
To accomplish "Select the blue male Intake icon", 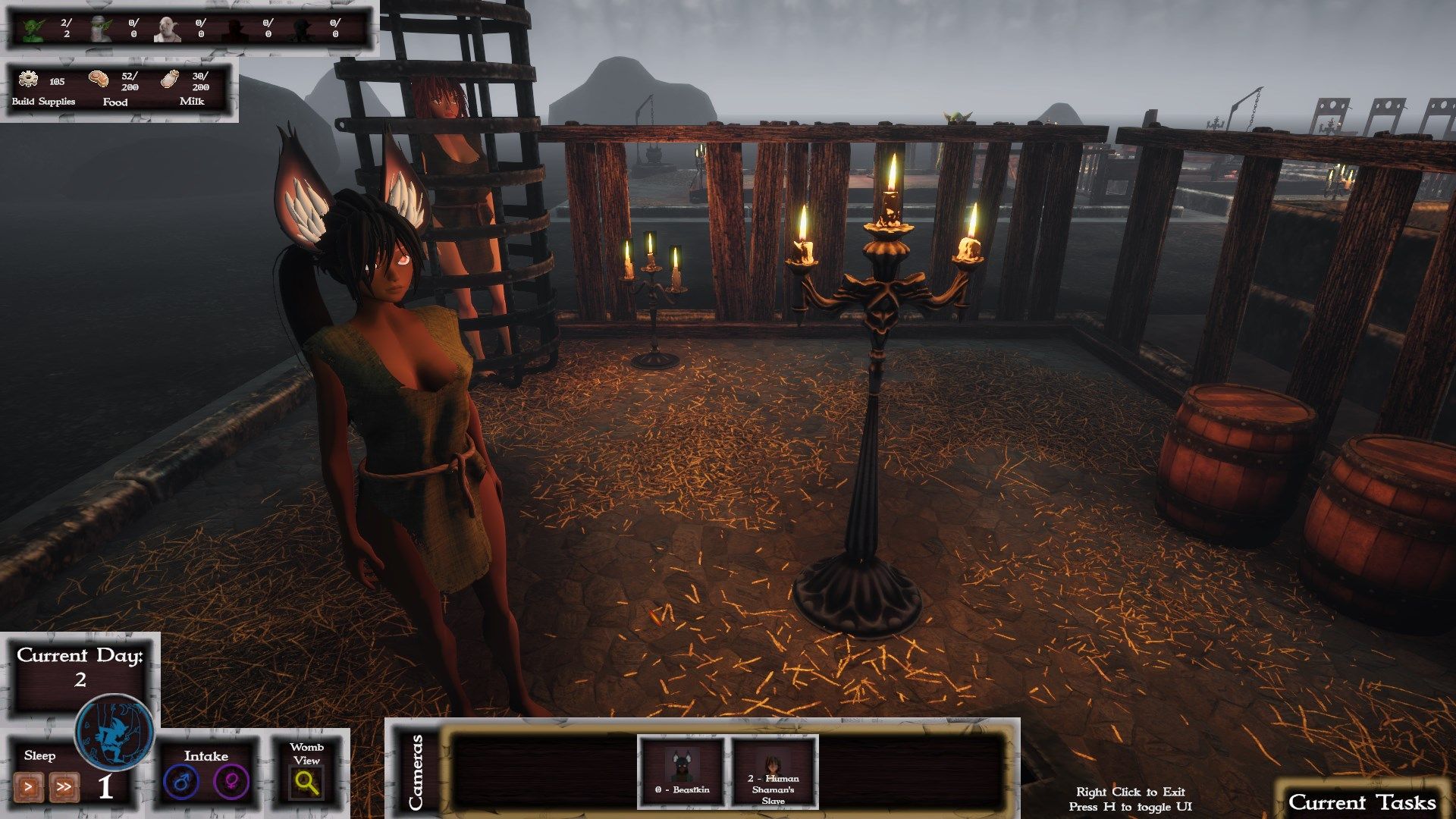I will 181,782.
